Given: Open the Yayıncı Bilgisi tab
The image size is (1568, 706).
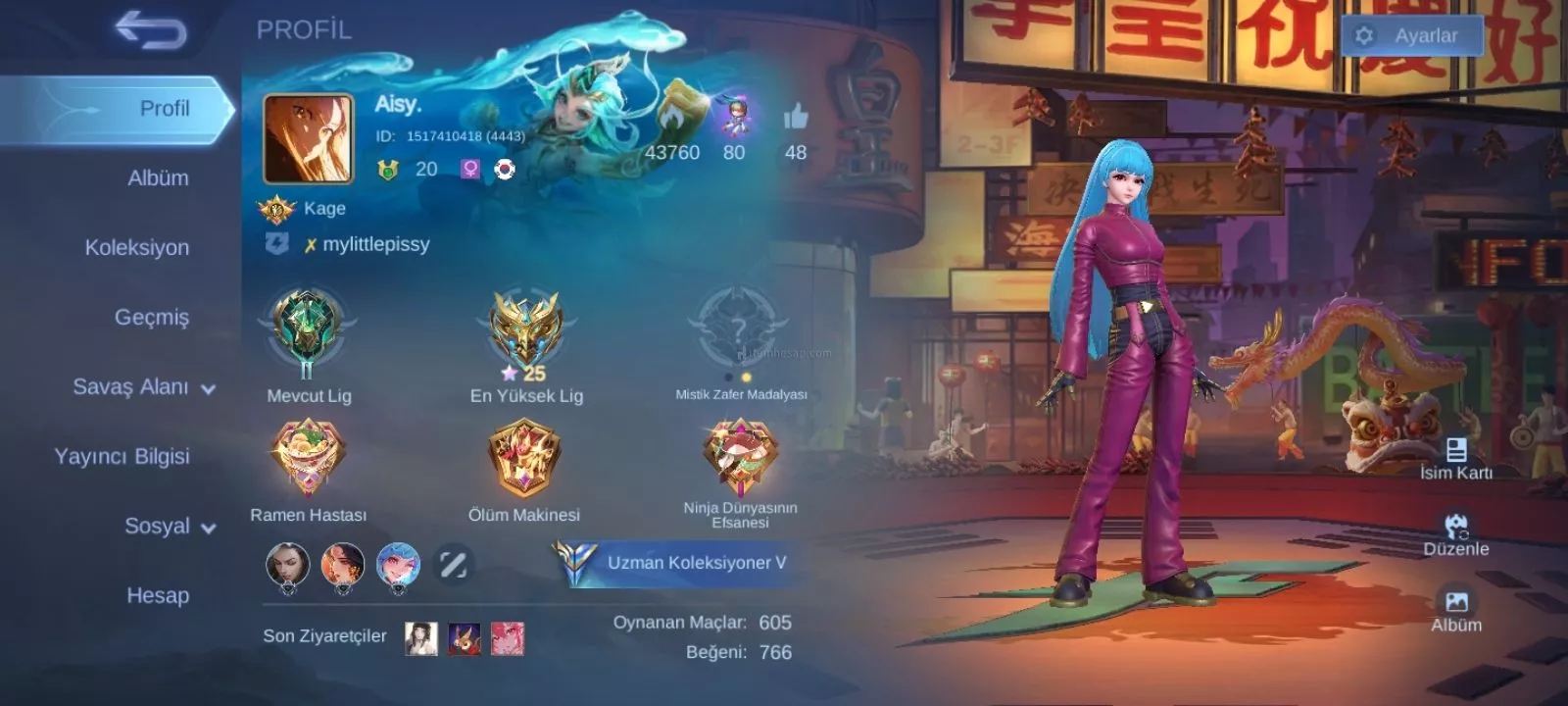Looking at the screenshot, I should pos(122,457).
